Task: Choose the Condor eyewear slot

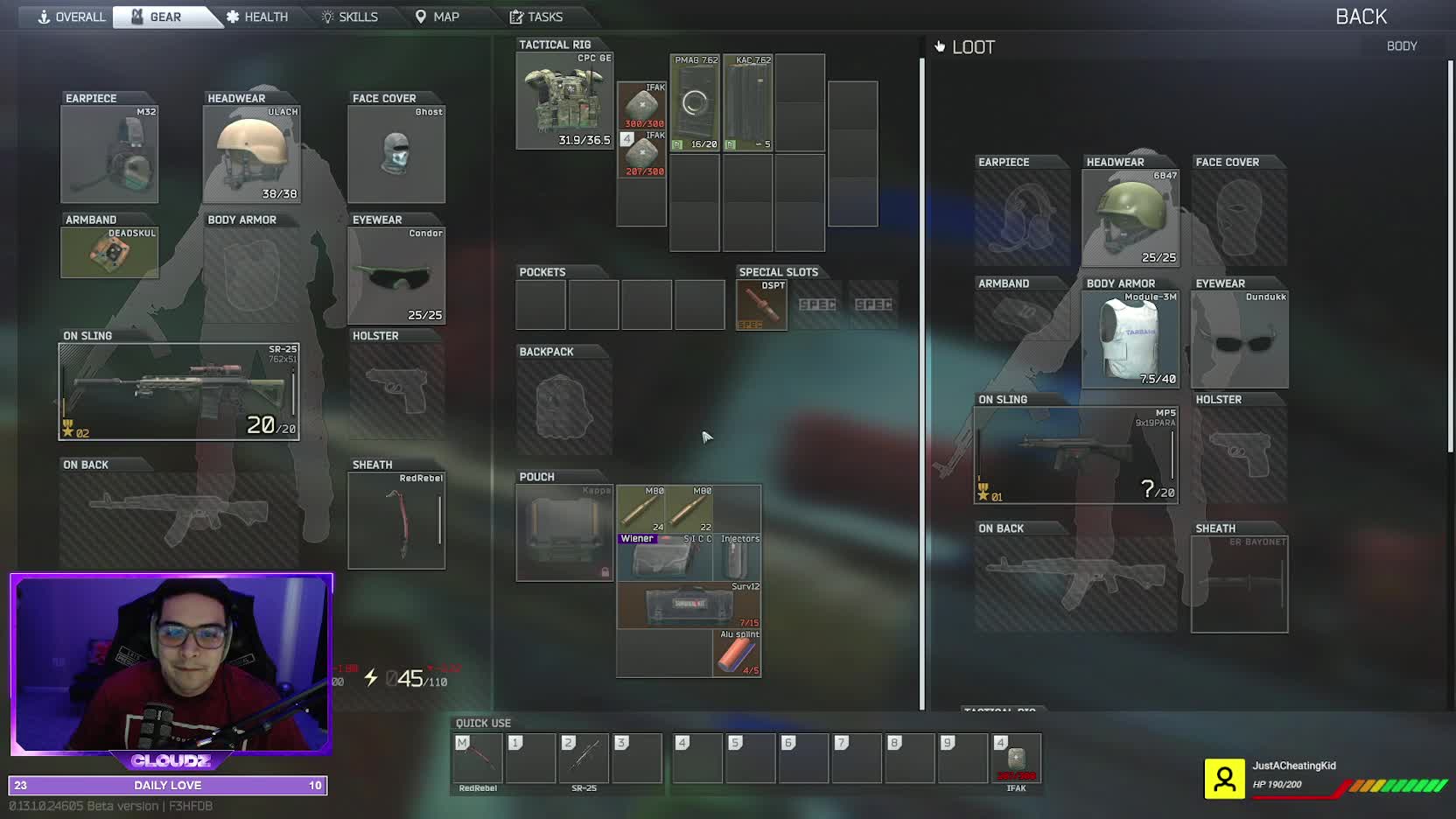Action: point(396,276)
